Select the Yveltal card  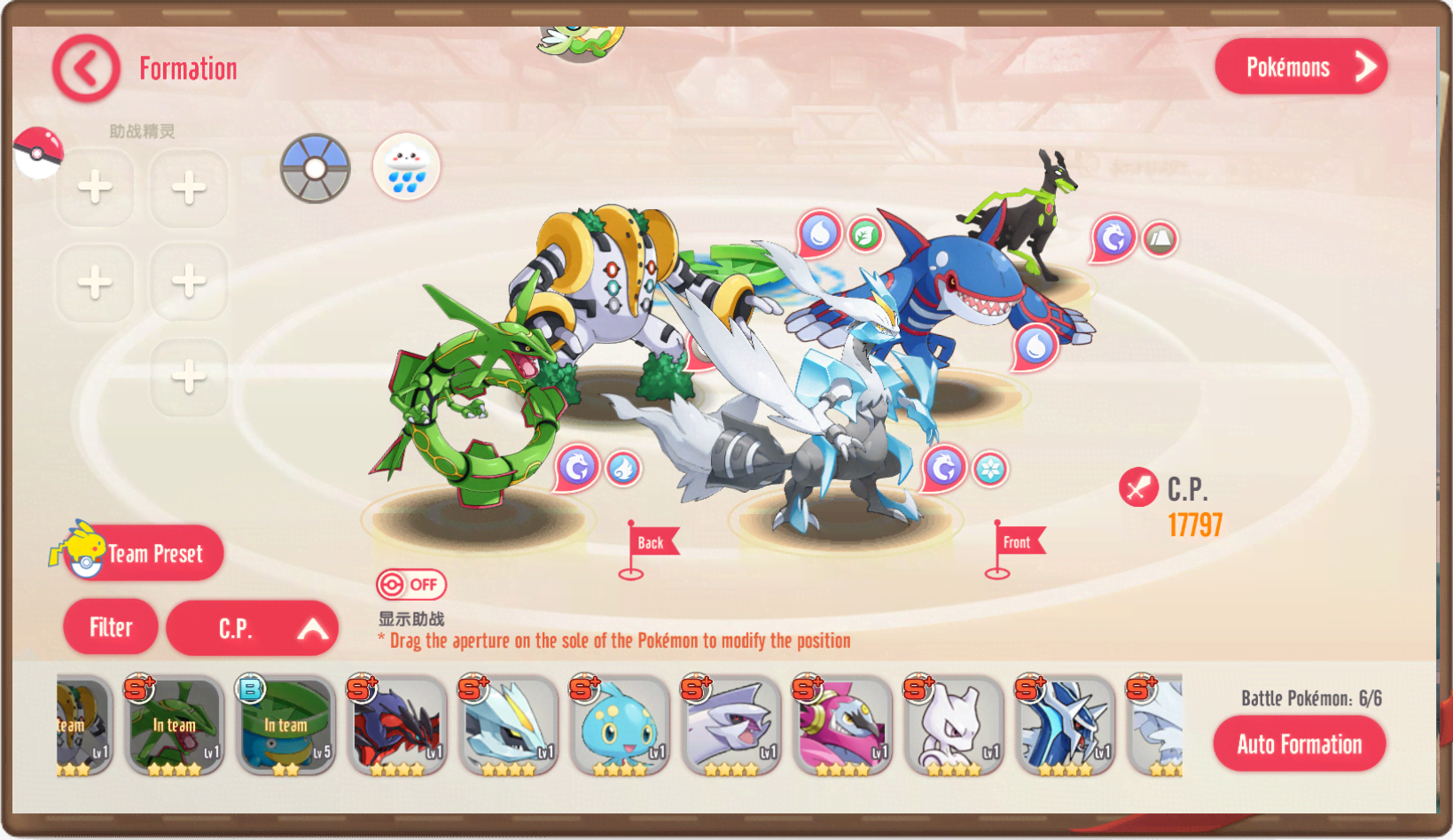point(396,725)
